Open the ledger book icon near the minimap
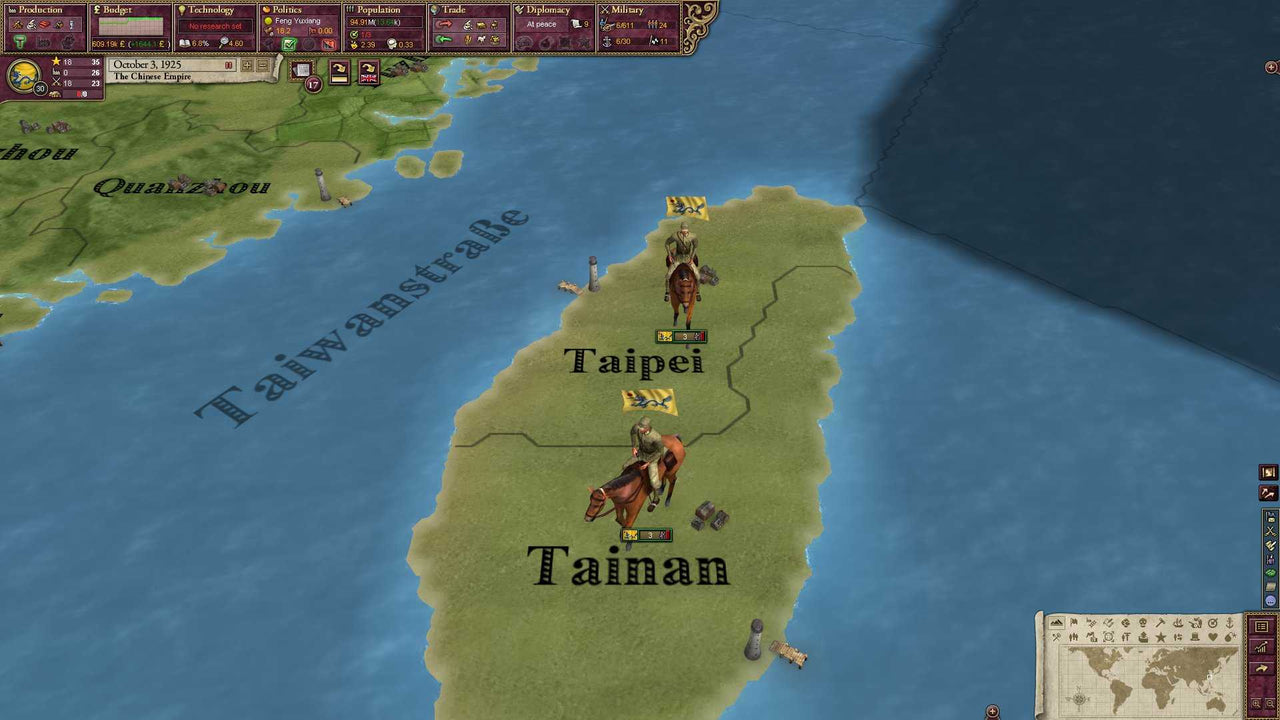This screenshot has width=1280, height=720. tap(1262, 626)
